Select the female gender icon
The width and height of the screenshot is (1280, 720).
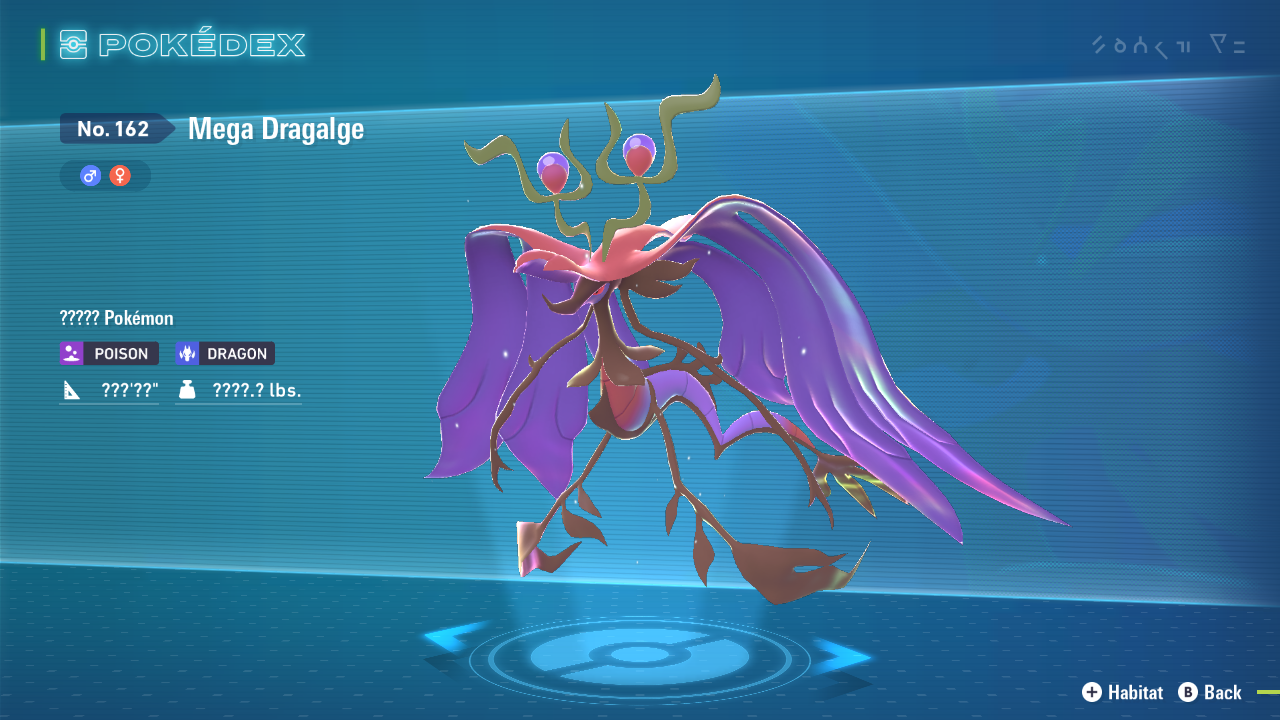[x=120, y=176]
